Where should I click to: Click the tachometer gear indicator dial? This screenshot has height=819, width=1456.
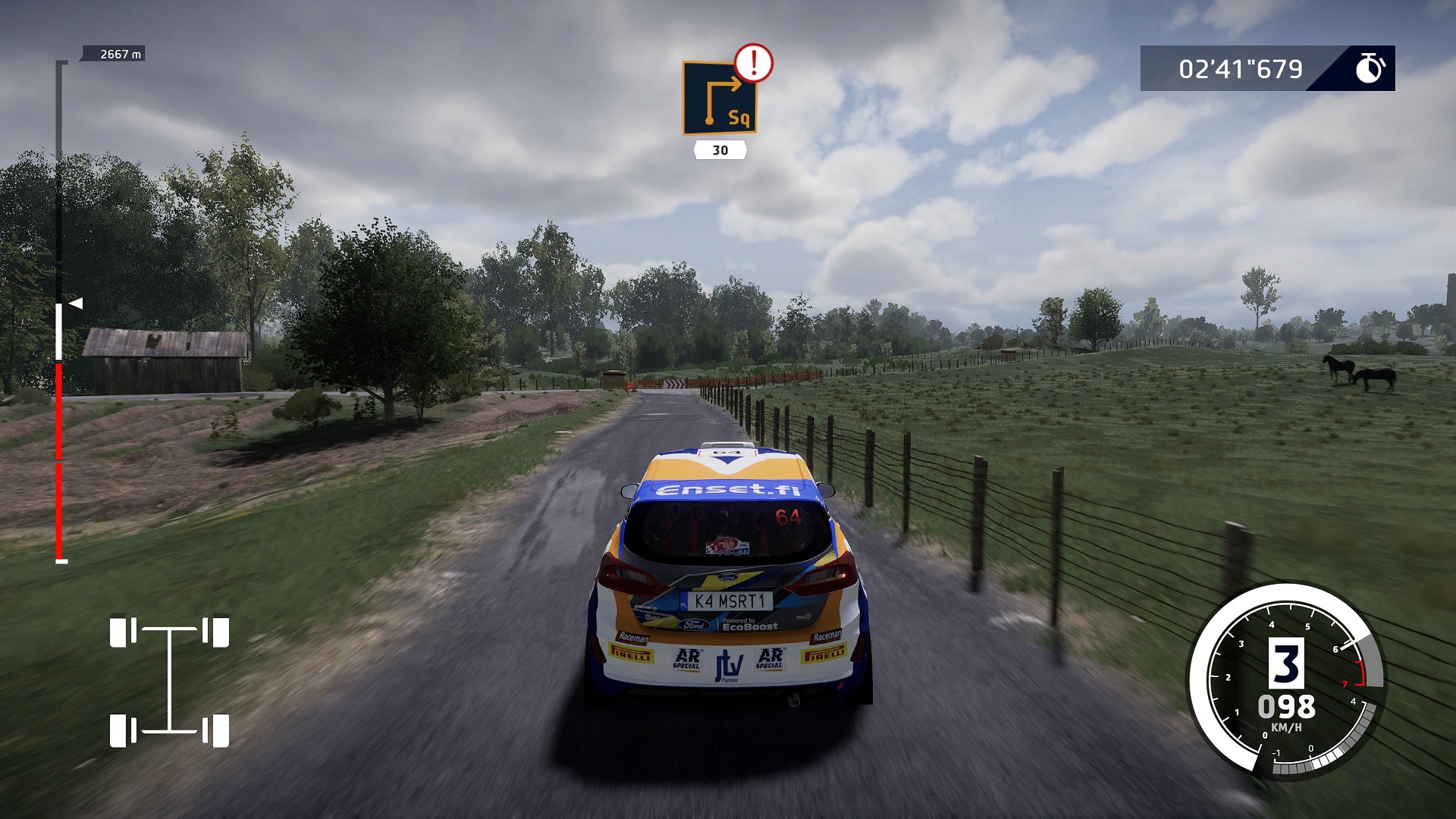click(x=1286, y=680)
